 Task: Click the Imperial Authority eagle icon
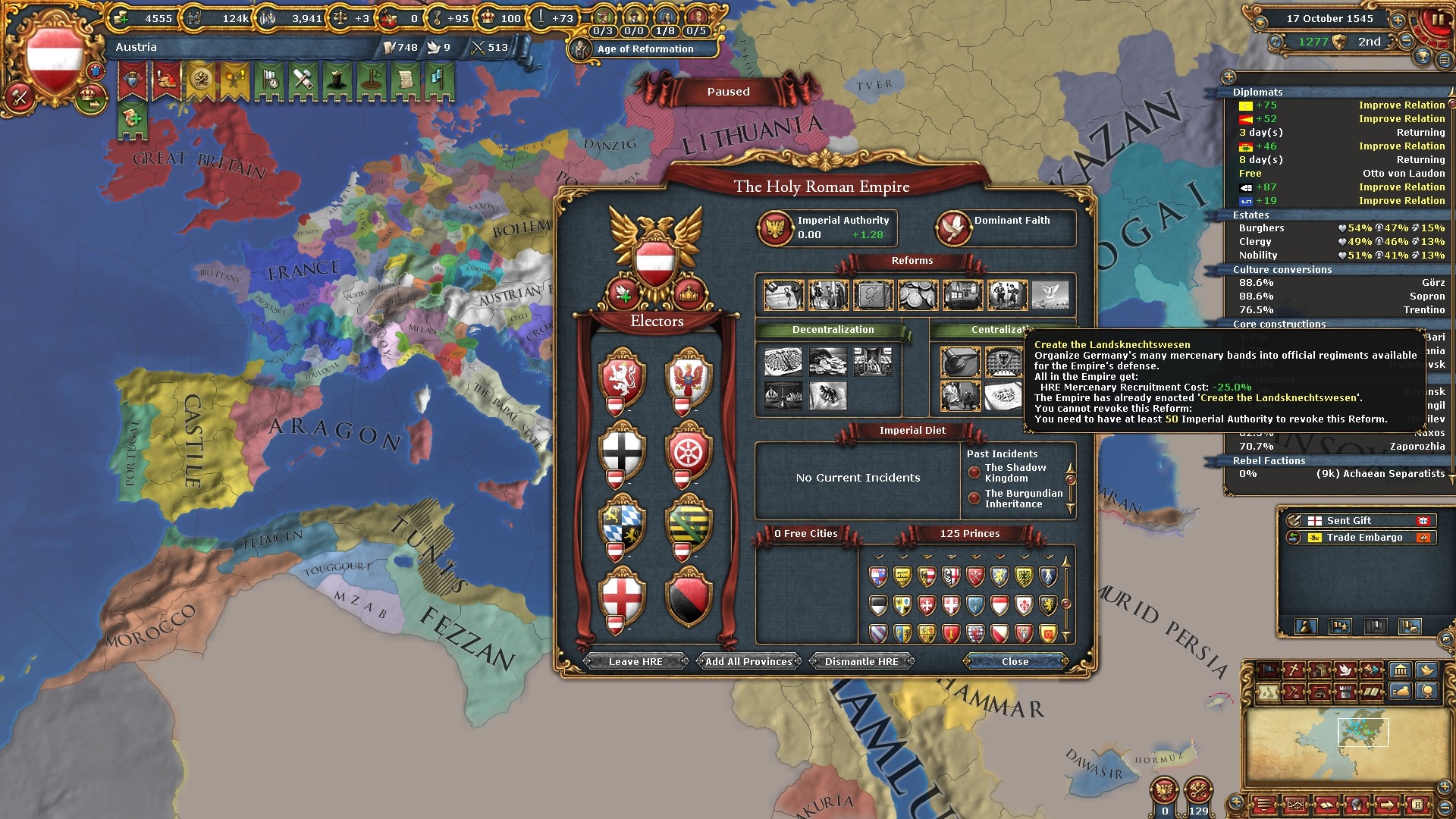click(775, 227)
